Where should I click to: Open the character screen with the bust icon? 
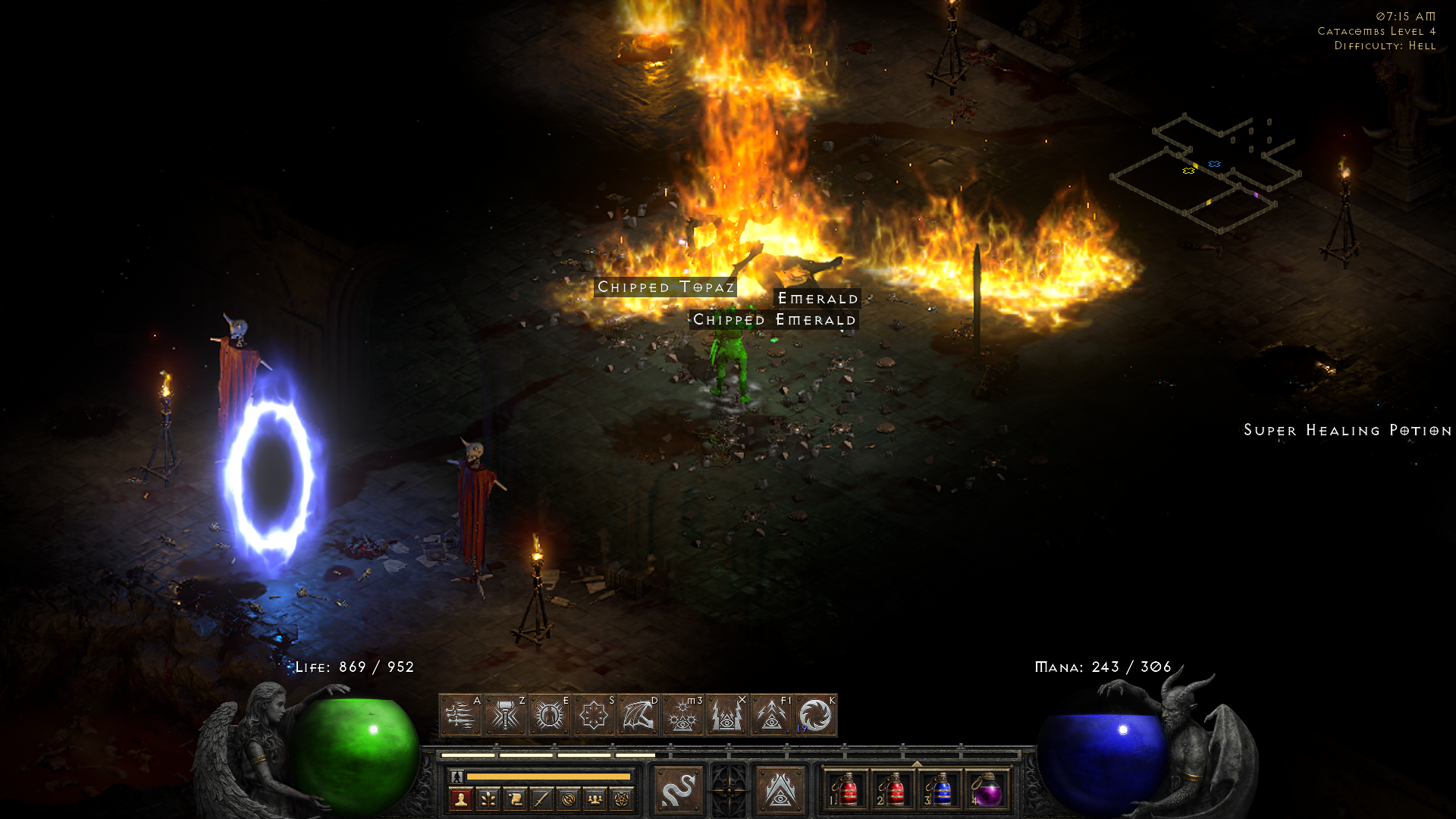coord(460,798)
